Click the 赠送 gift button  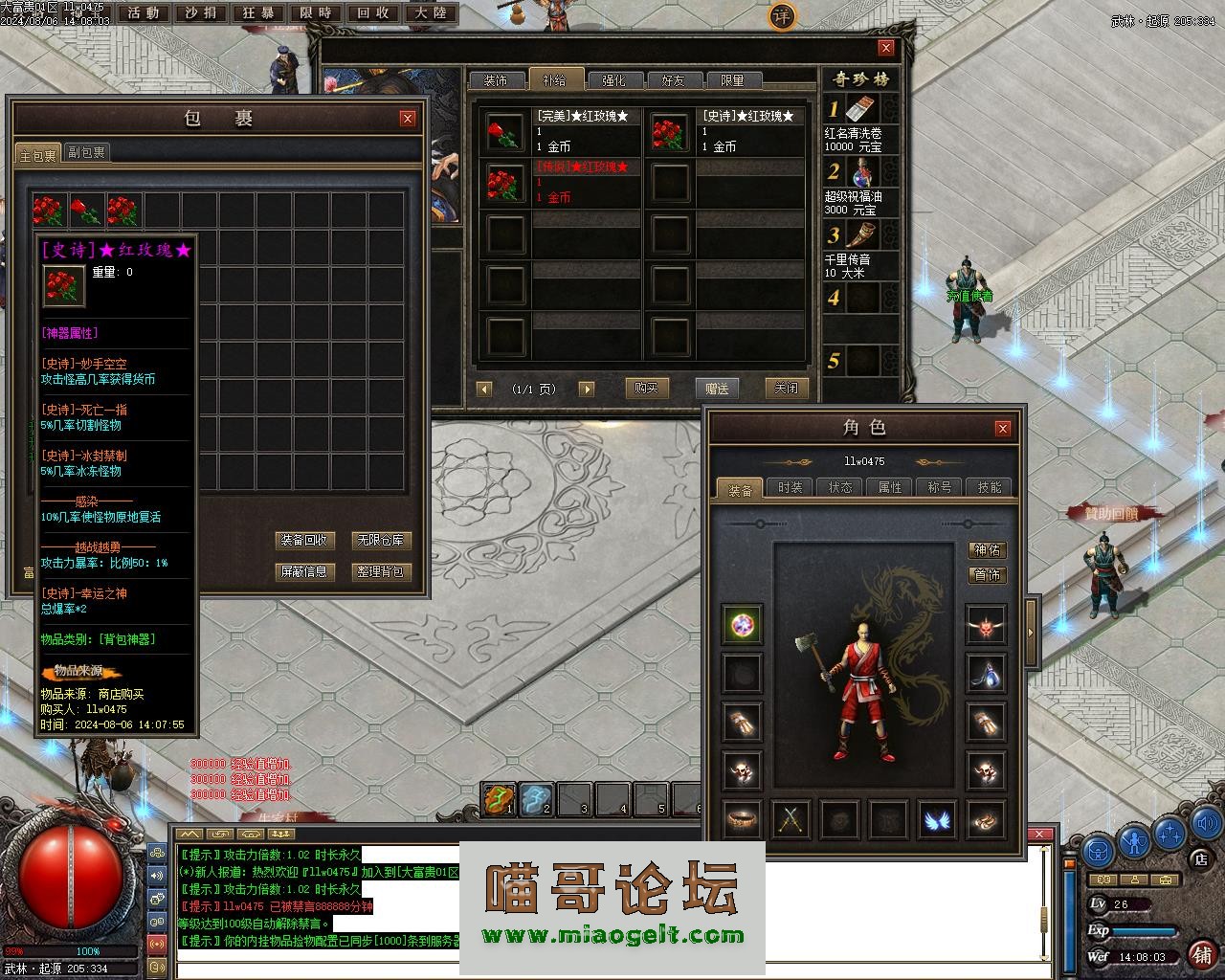(717, 388)
